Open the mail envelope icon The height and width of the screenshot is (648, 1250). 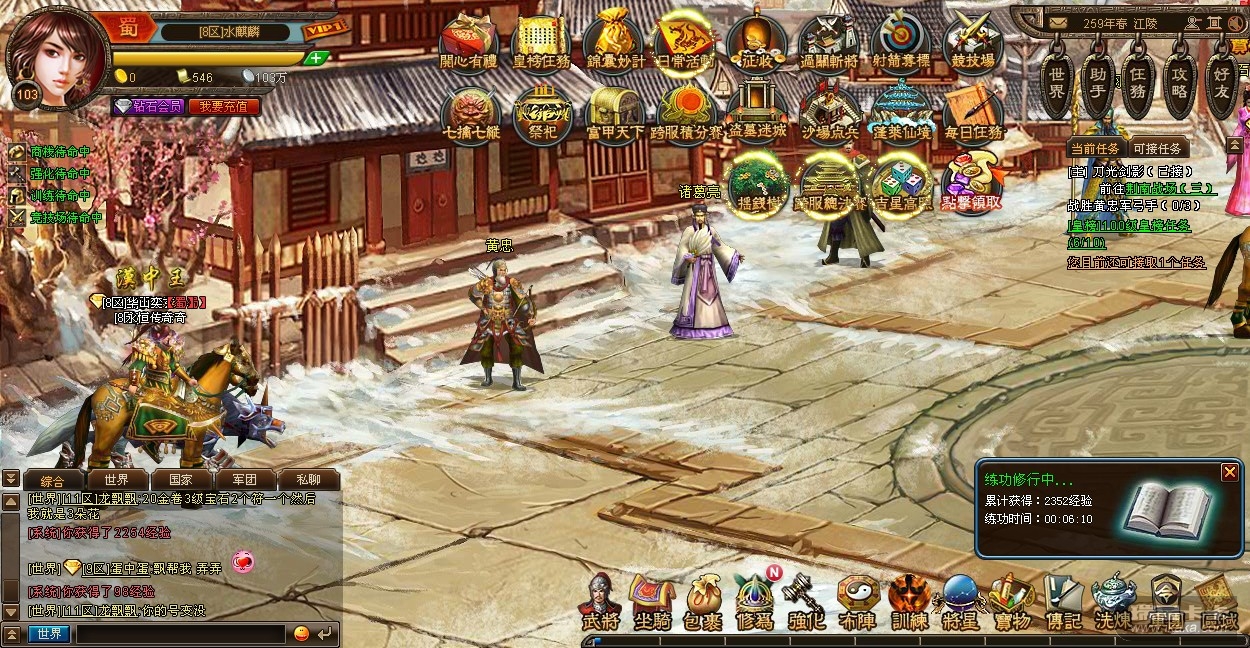click(1057, 22)
